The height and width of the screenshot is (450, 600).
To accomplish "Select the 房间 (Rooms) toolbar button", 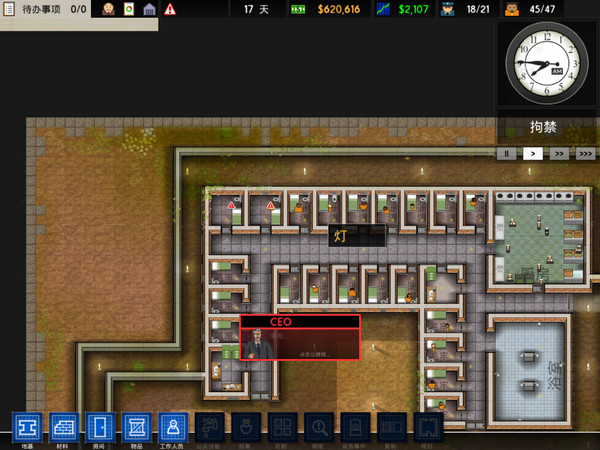I will [x=100, y=427].
